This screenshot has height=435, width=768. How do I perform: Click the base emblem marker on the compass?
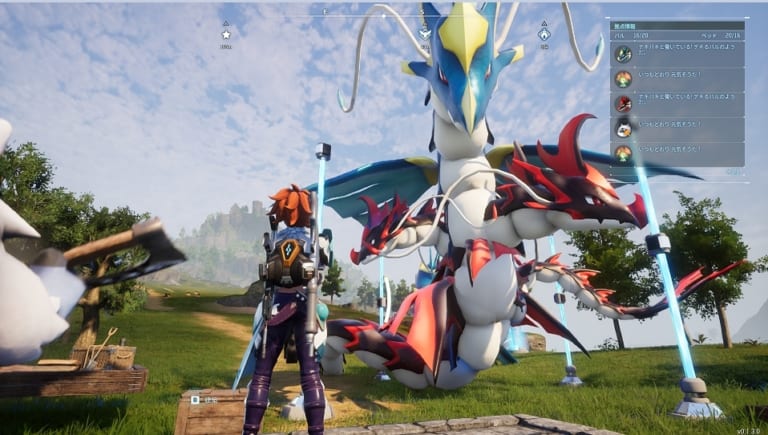click(x=425, y=34)
